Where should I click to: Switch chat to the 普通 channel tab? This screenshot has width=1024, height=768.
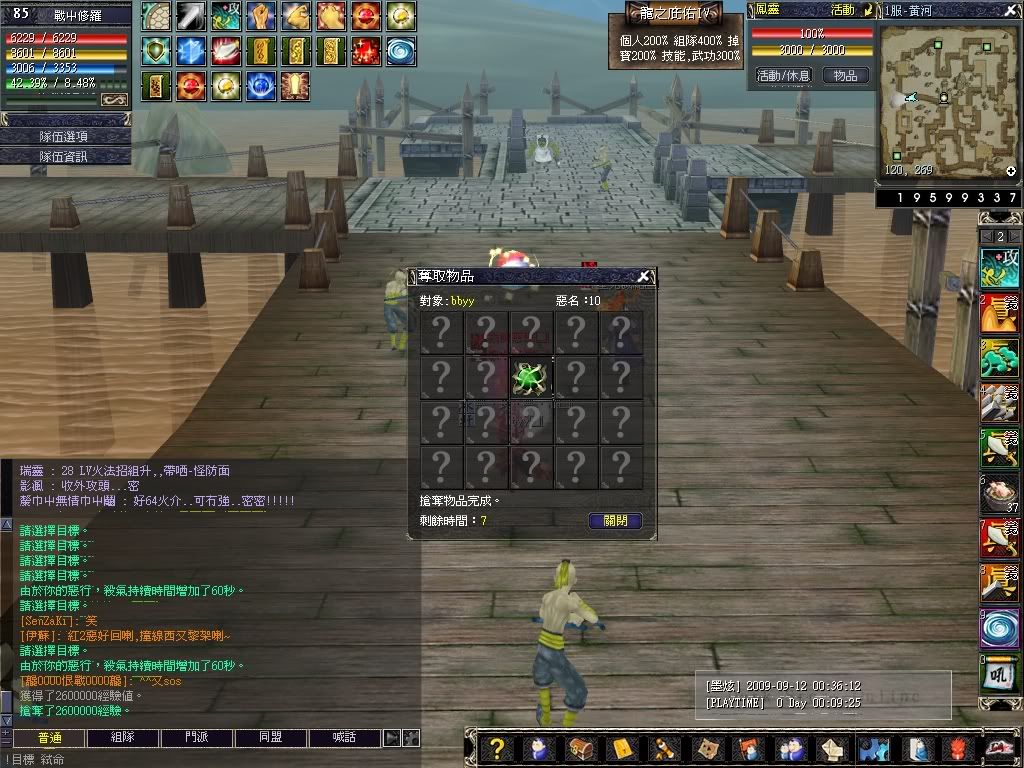pos(49,738)
